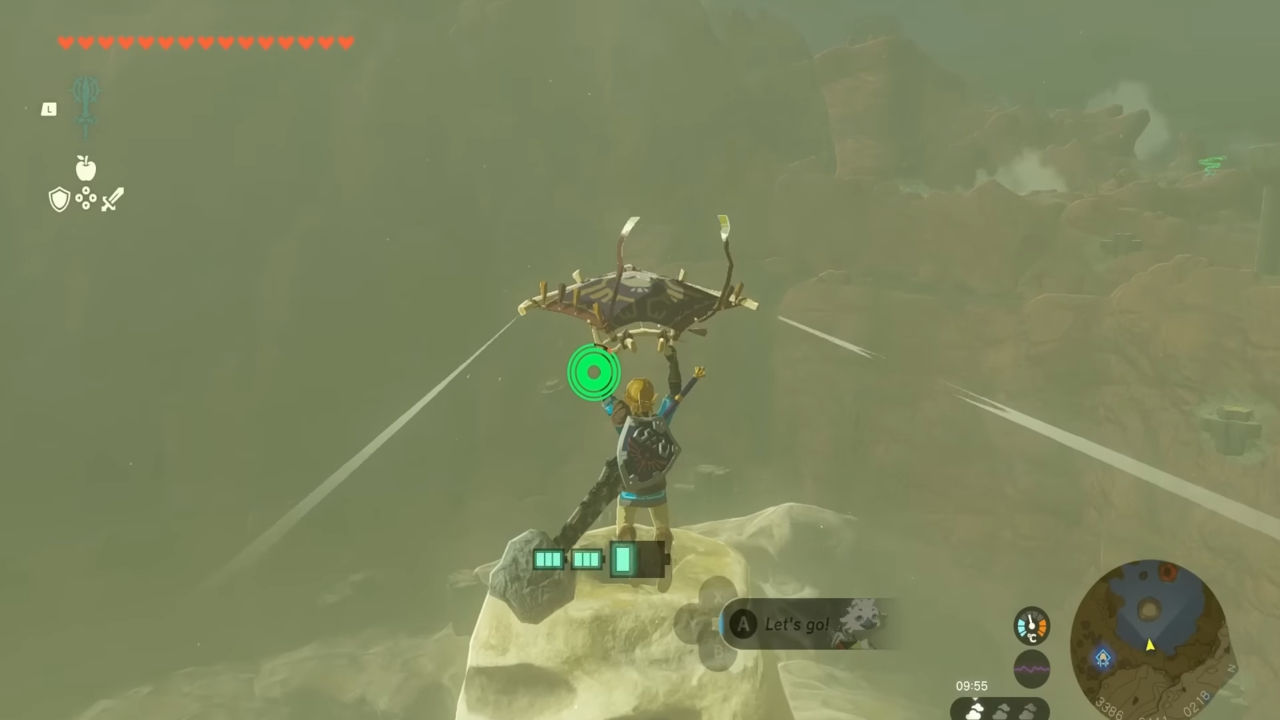Toggle the green sage ability orb
1280x720 pixels.
coord(594,372)
